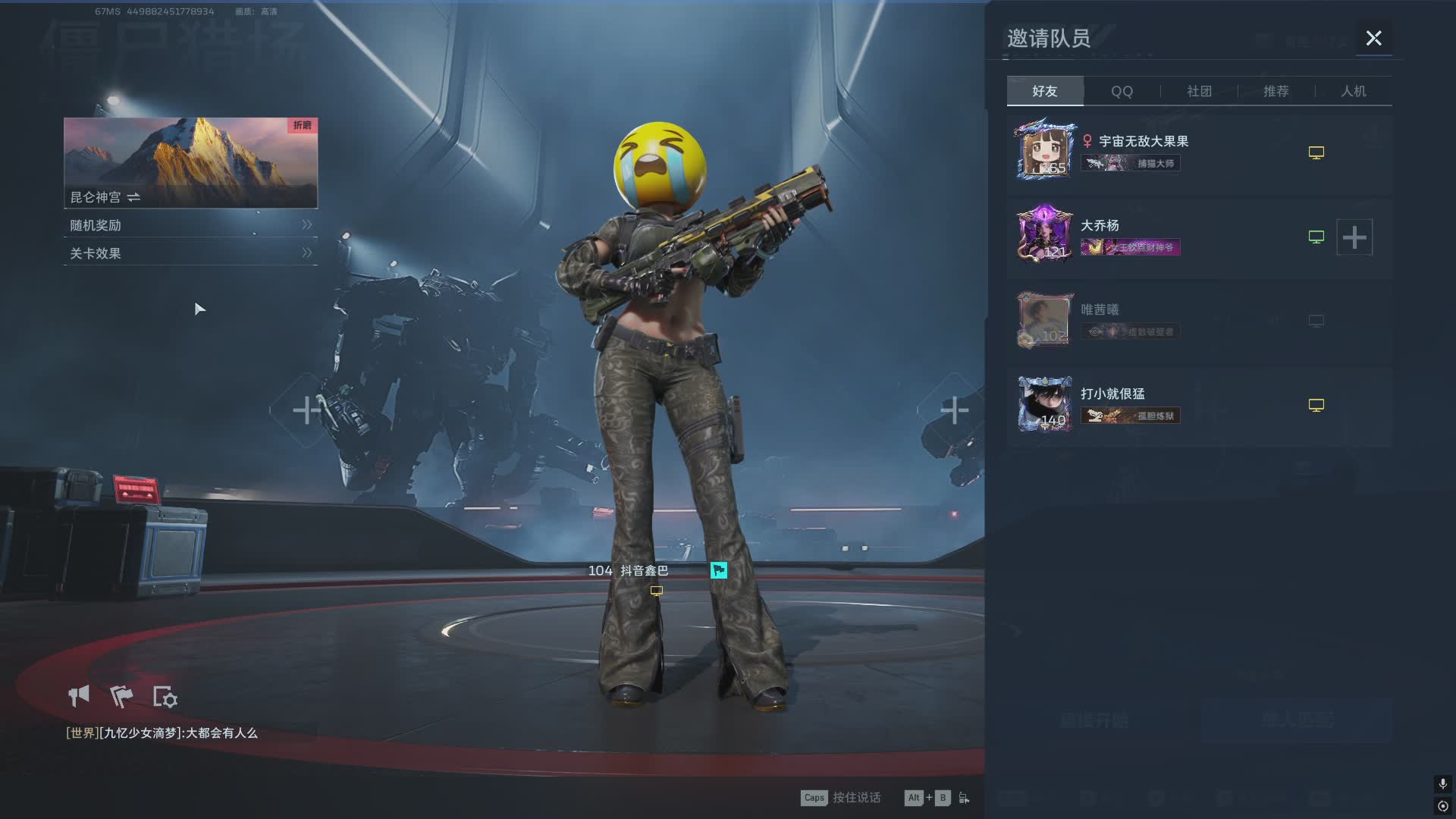Choose friend 打小就很猛 in the list
This screenshot has height=819, width=1456.
tap(1112, 394)
